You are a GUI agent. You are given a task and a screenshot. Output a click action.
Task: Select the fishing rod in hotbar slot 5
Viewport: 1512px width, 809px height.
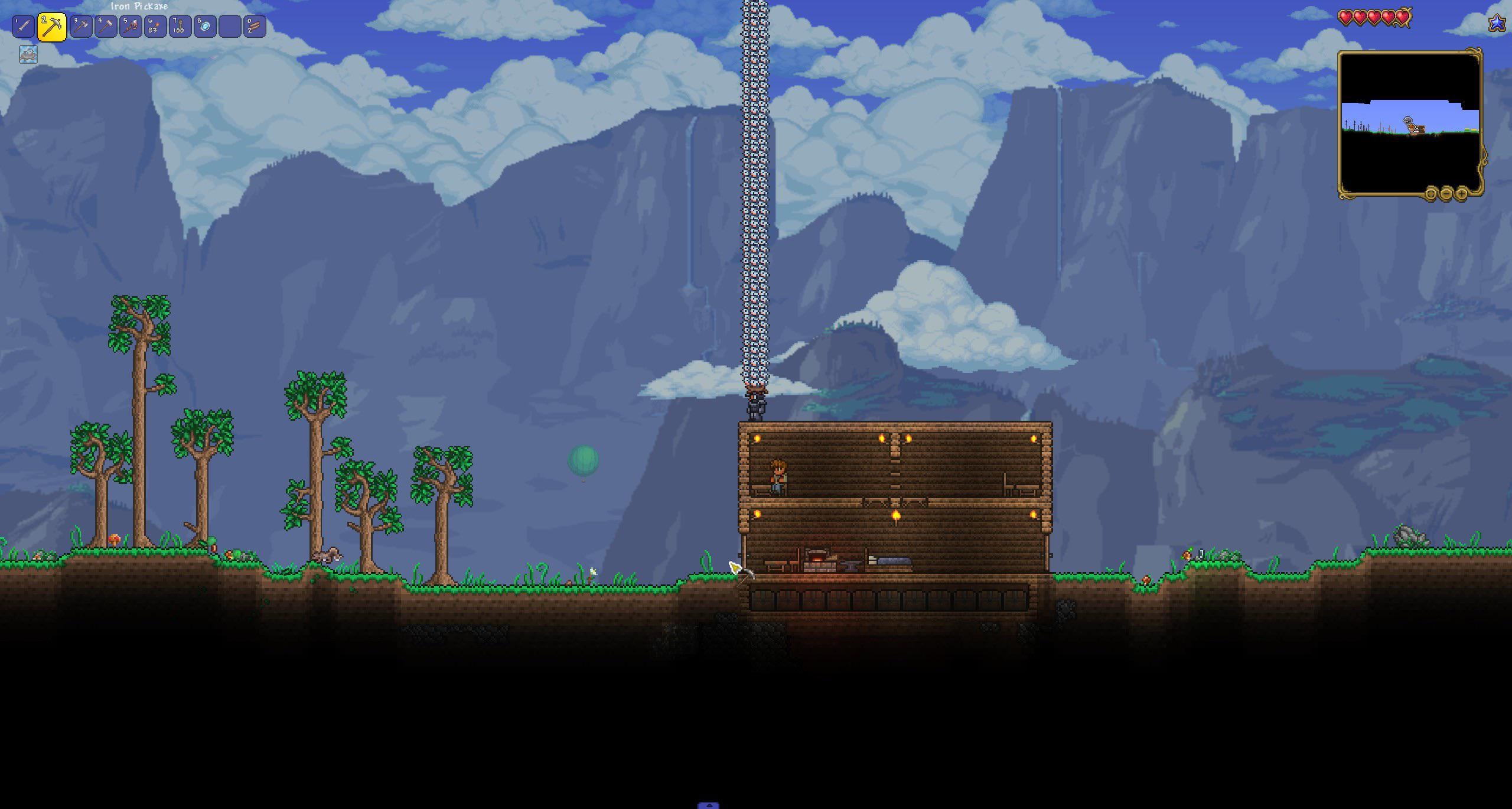131,27
